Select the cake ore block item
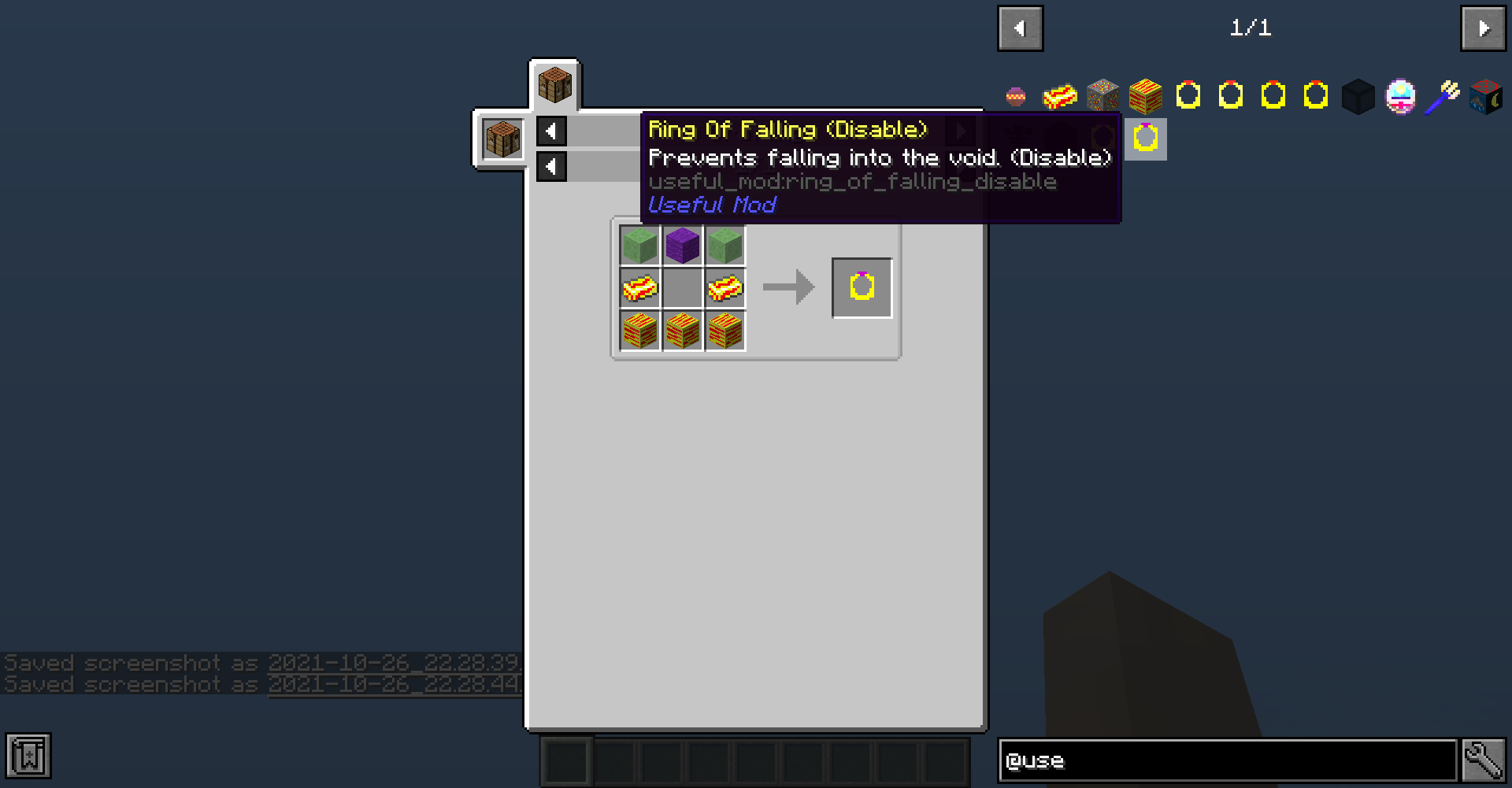Screen dimensions: 1512x788 (1102, 95)
